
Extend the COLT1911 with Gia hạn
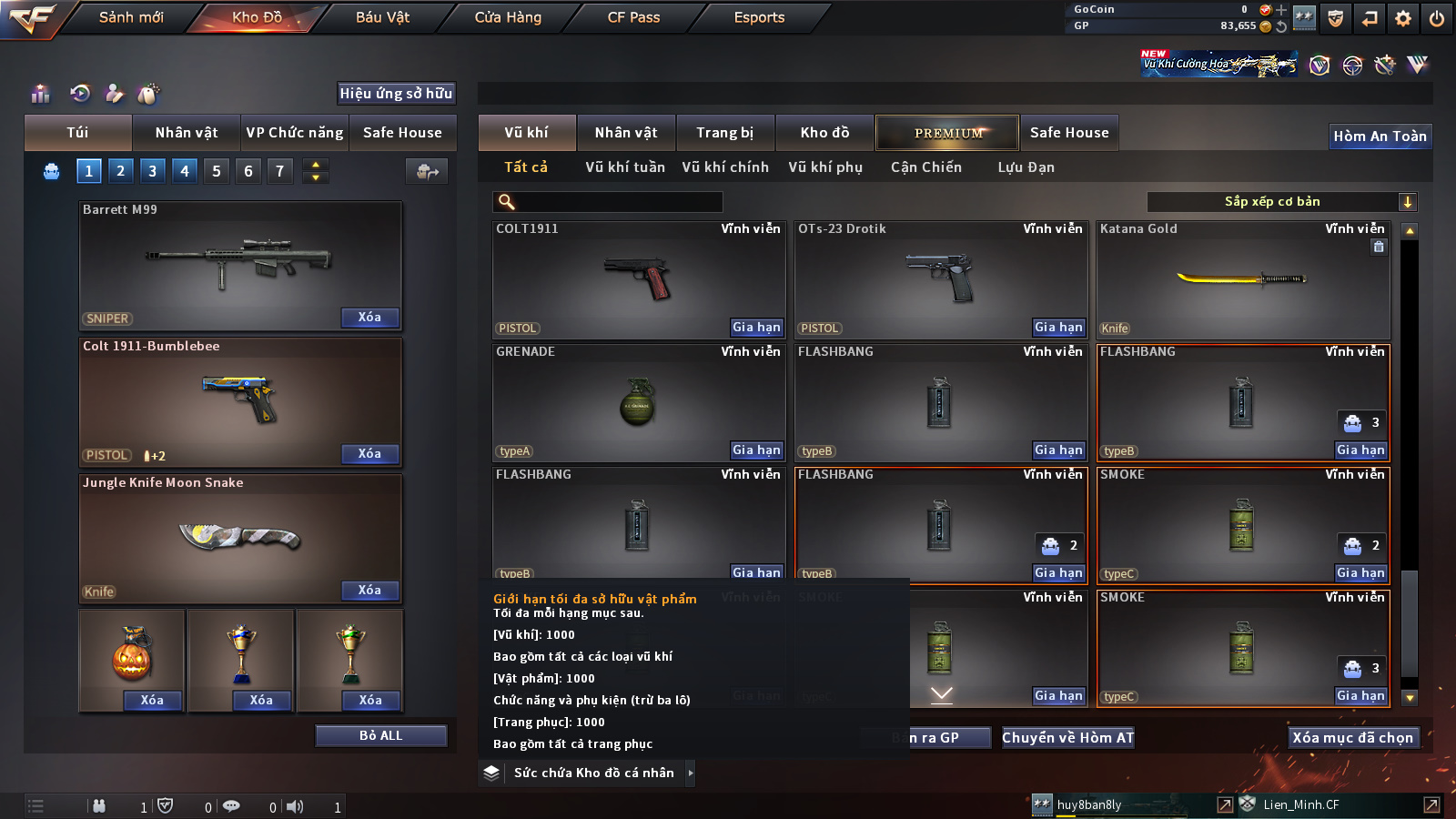[756, 328]
